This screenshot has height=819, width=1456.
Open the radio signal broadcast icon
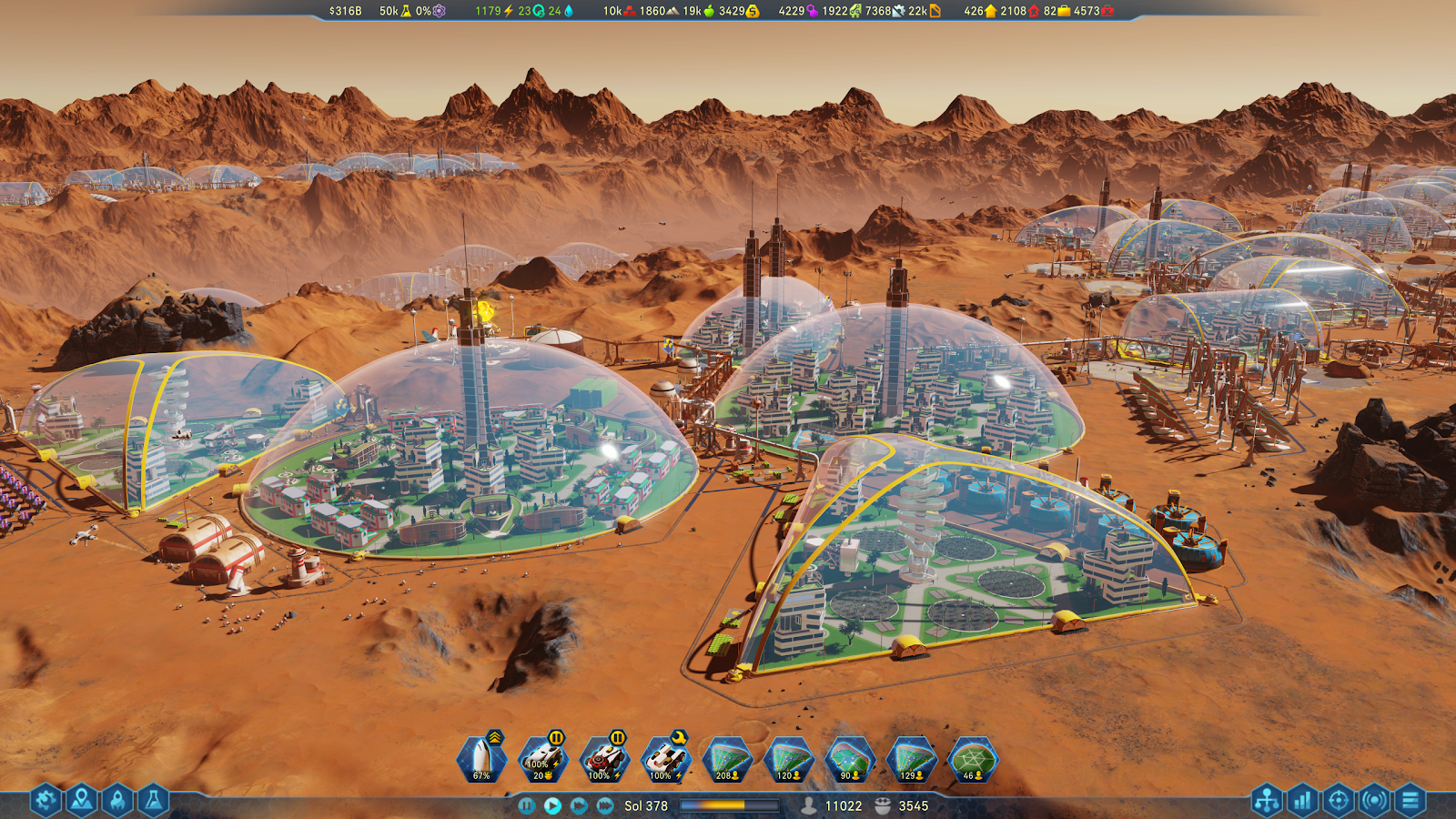[x=1374, y=801]
